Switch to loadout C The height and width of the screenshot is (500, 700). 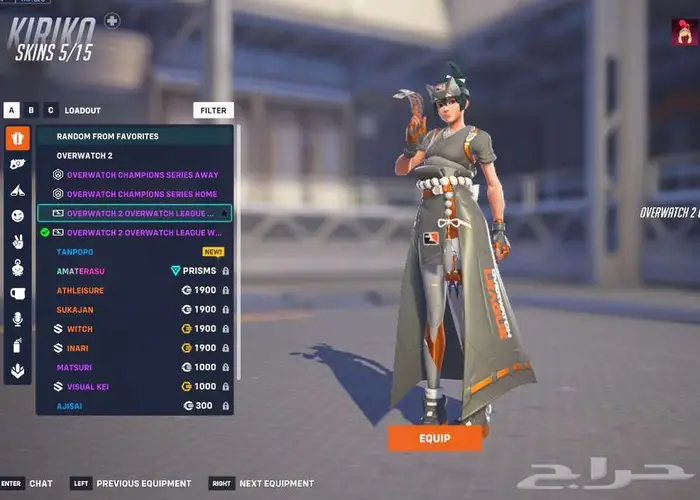tap(51, 110)
